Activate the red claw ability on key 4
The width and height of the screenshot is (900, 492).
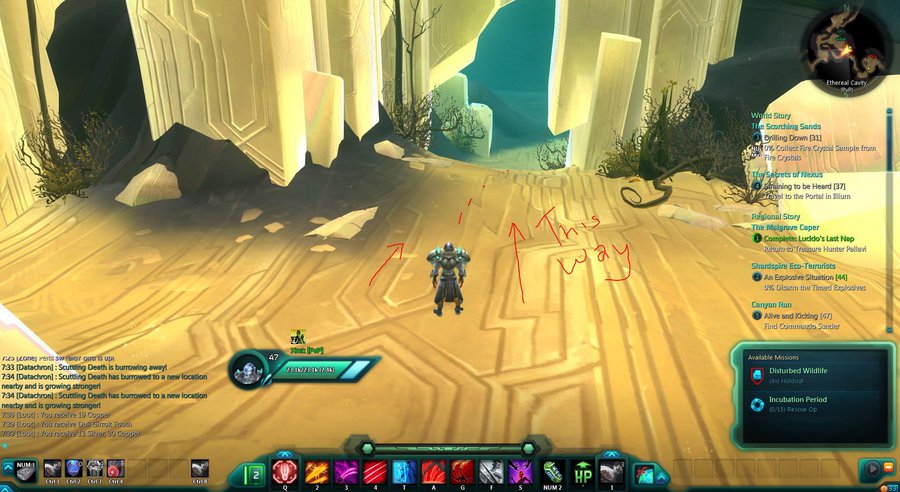point(376,471)
